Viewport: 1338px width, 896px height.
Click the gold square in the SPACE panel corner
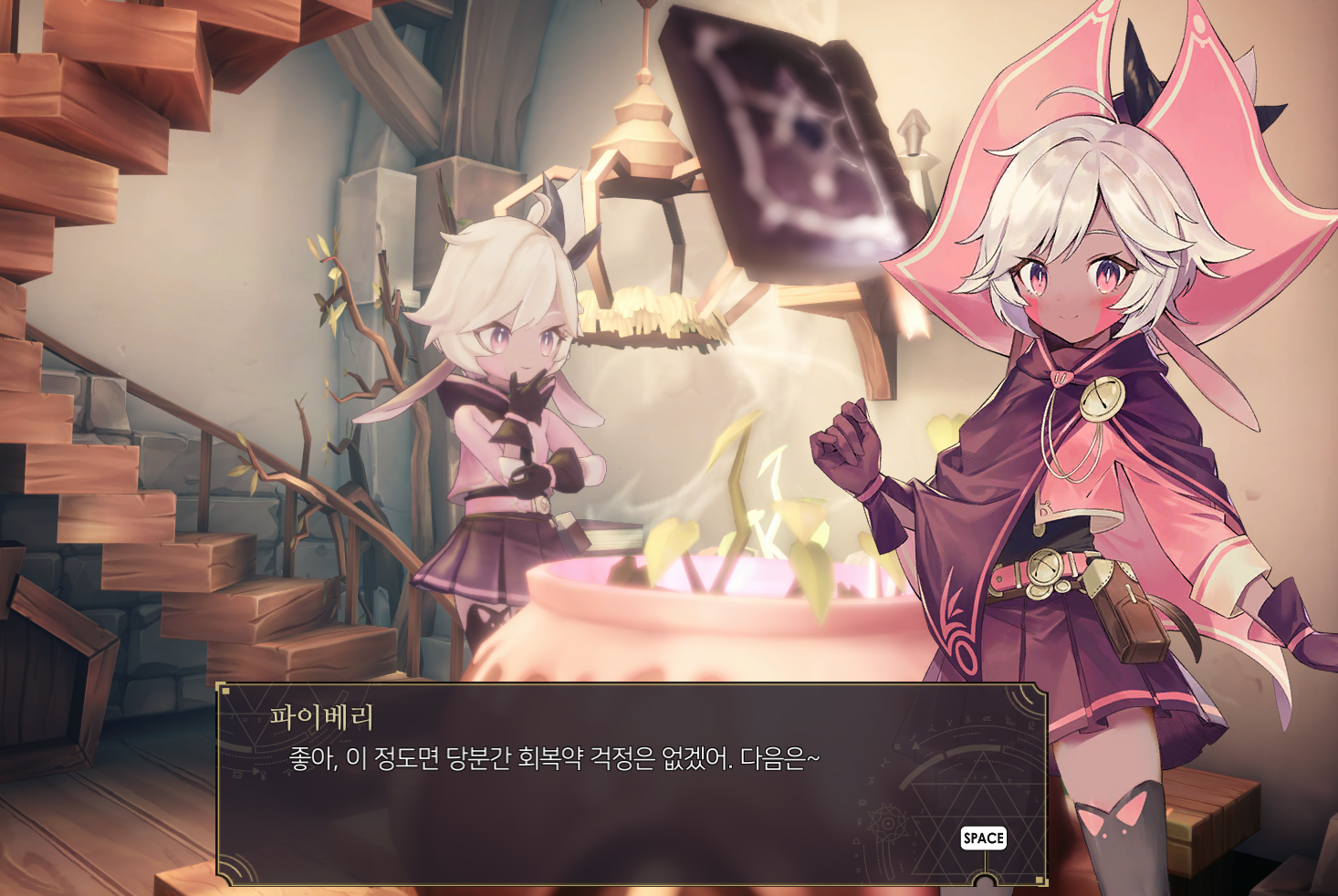[x=1040, y=879]
